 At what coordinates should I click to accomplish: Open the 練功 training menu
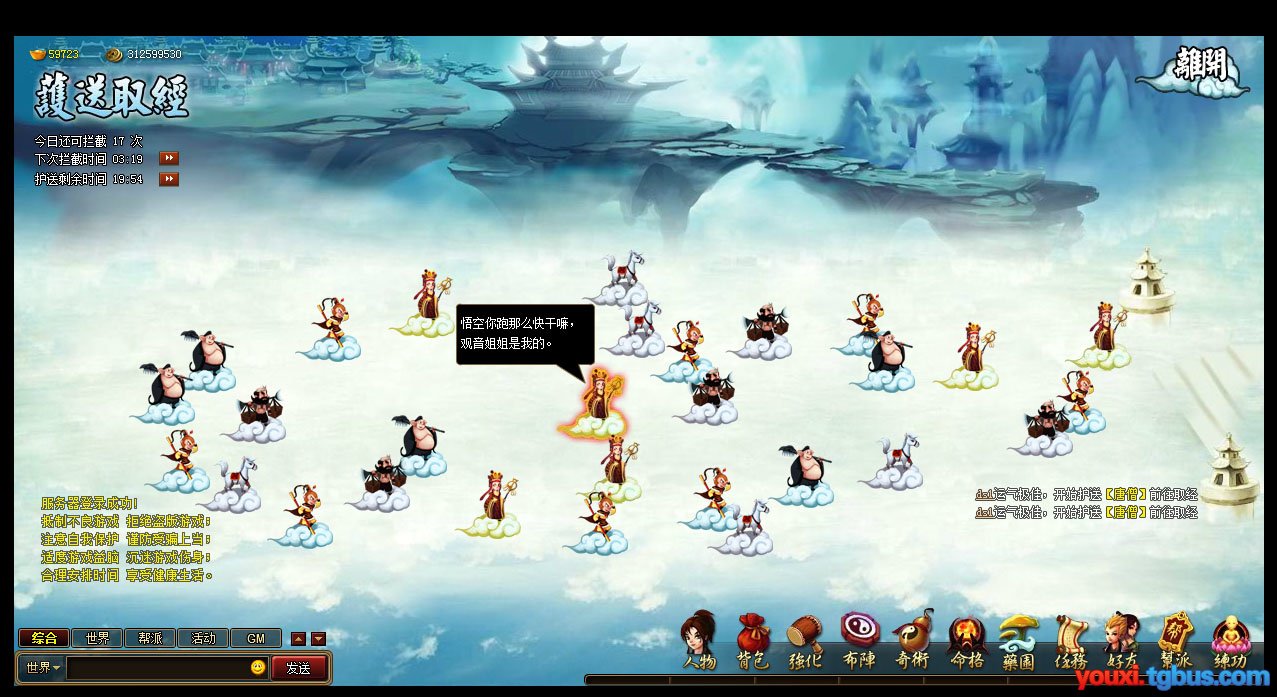click(1231, 642)
